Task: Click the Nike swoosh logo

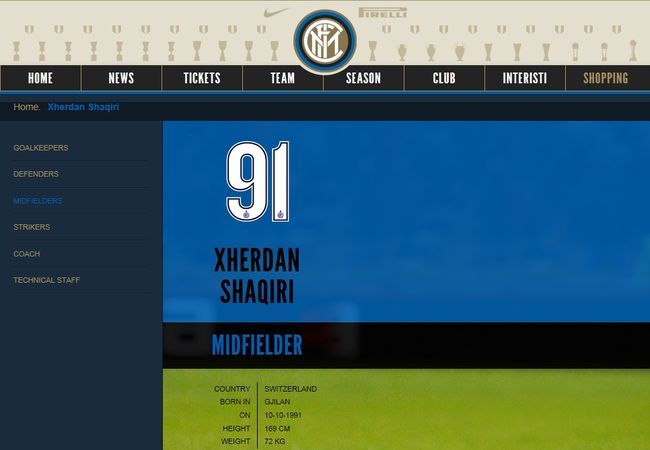Action: [275, 13]
